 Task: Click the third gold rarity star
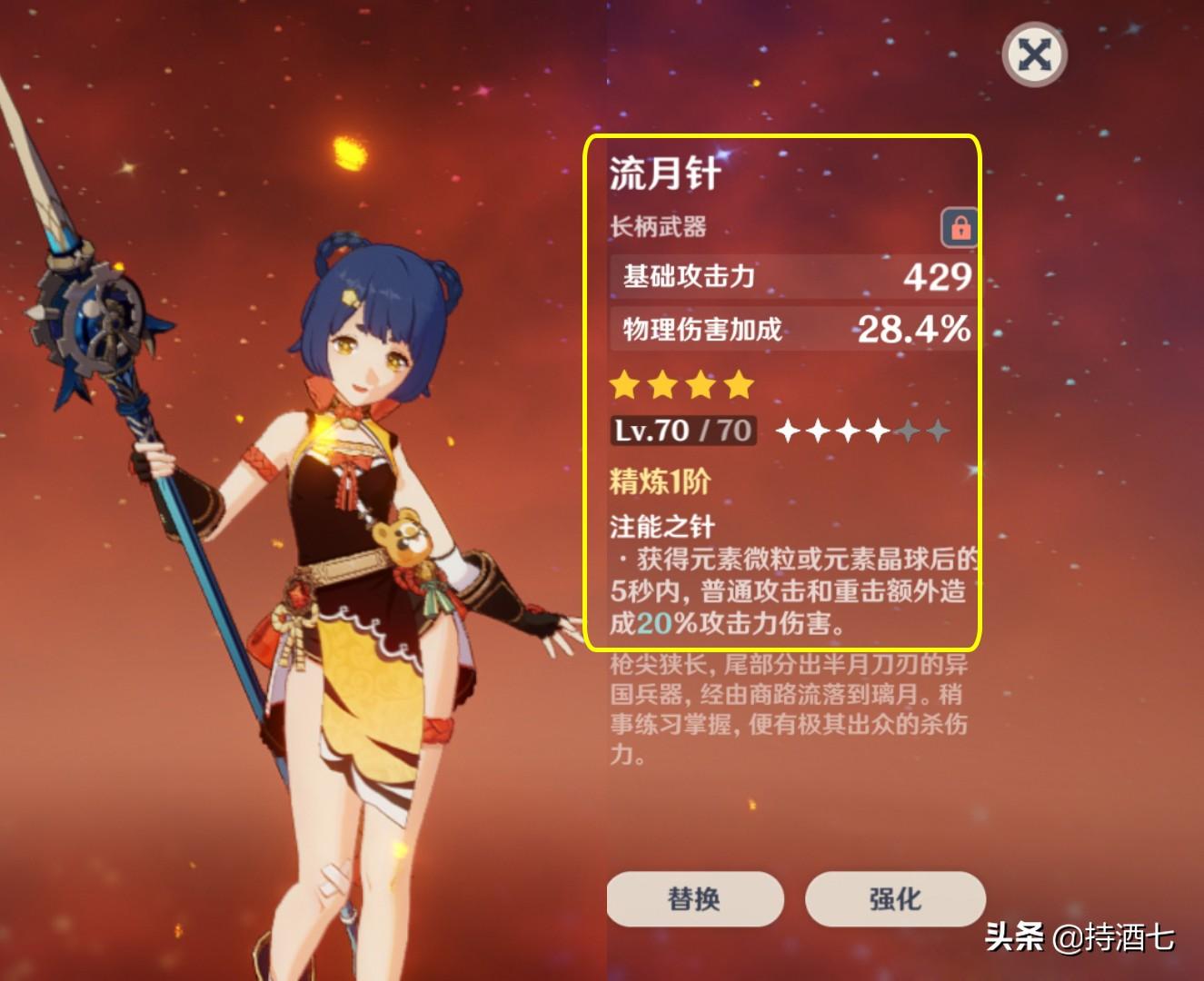pyautogui.click(x=700, y=385)
